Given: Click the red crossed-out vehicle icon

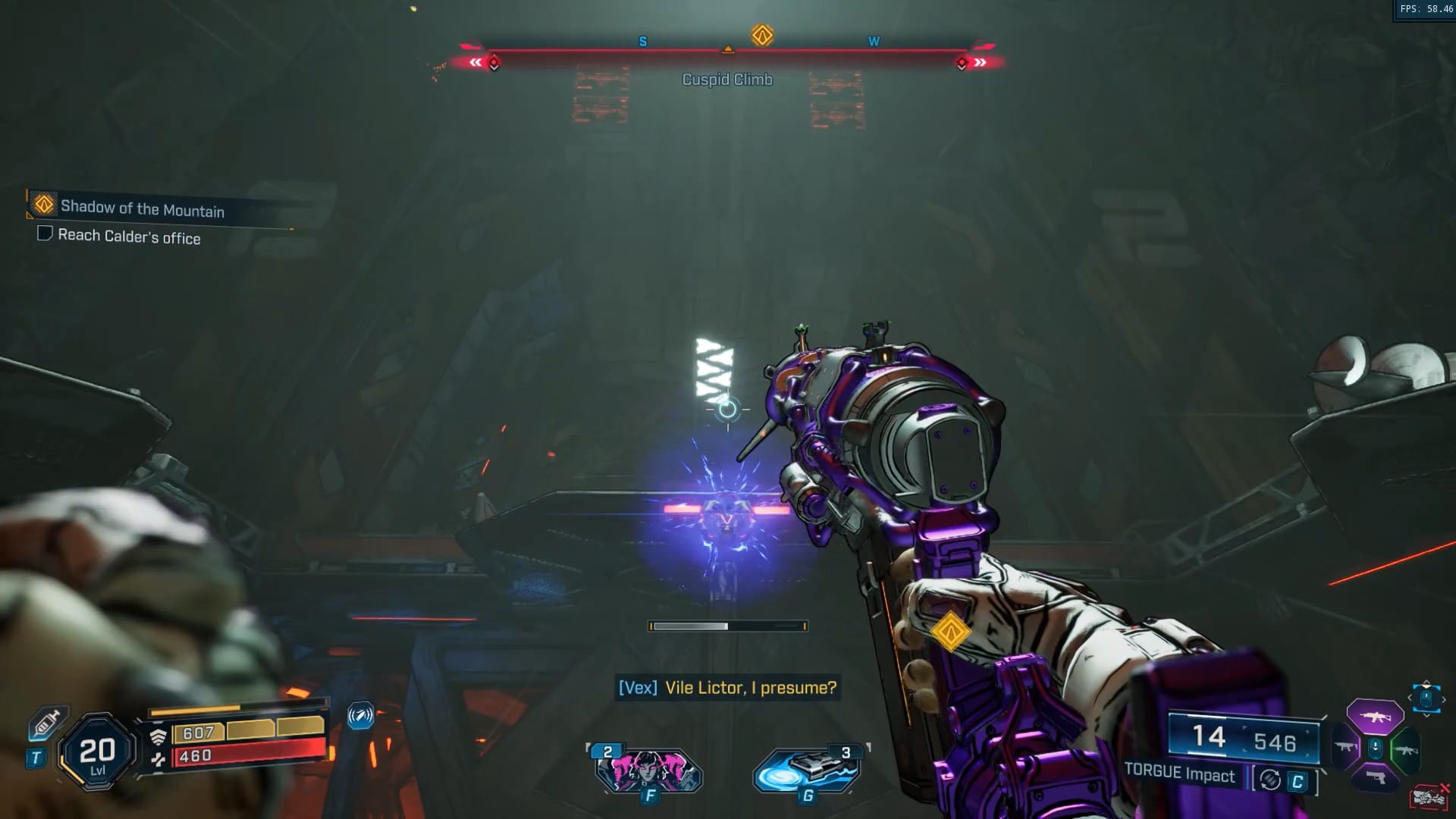Looking at the screenshot, I should [x=1429, y=797].
